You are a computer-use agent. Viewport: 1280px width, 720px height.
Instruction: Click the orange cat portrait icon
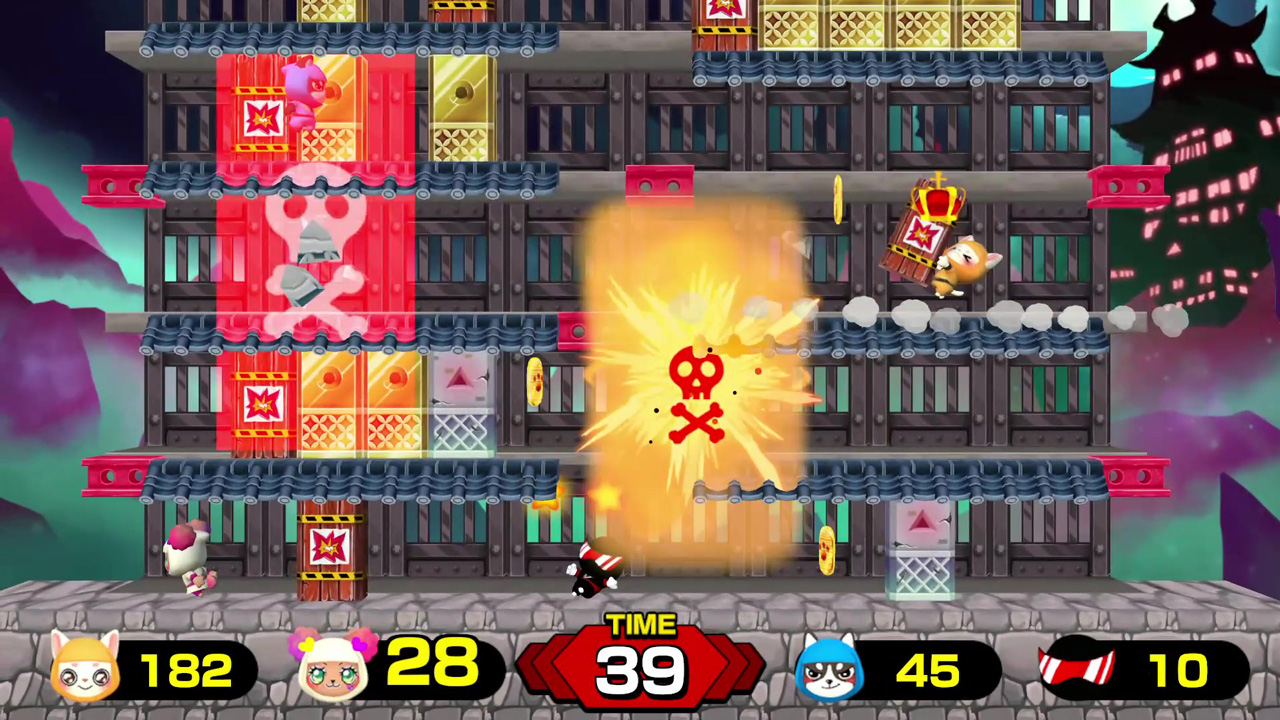point(85,668)
